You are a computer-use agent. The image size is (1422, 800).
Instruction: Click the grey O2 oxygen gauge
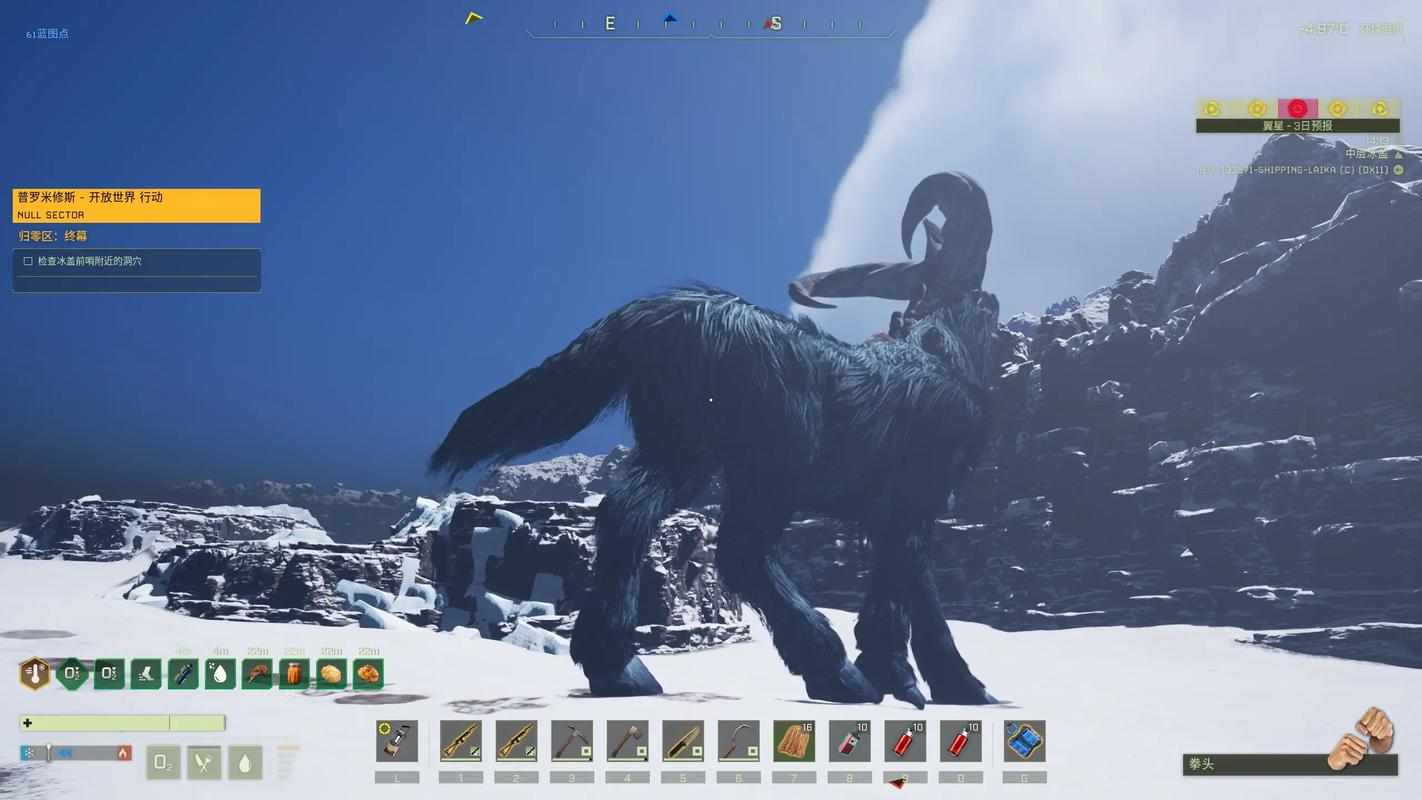164,763
